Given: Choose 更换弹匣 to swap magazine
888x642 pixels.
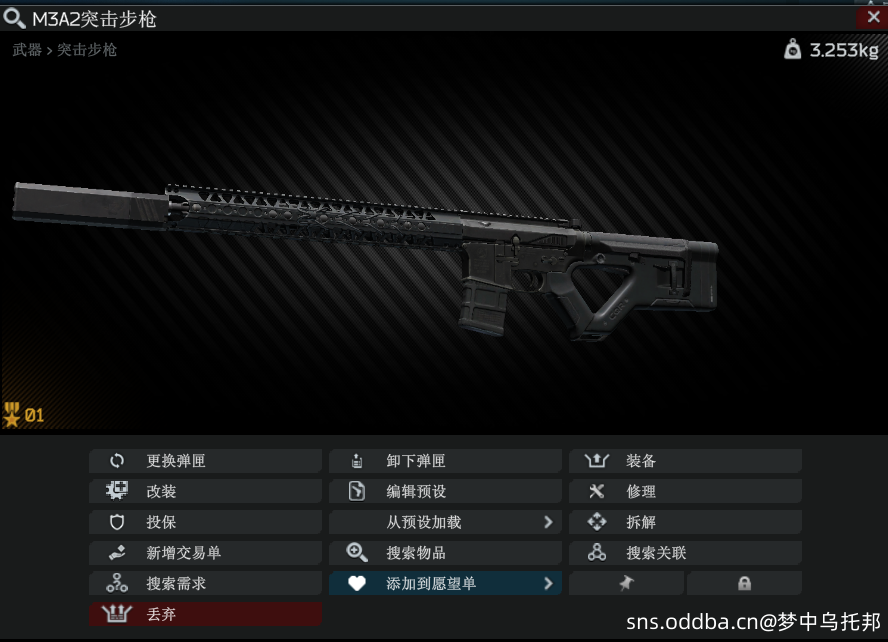Looking at the screenshot, I should (205, 461).
